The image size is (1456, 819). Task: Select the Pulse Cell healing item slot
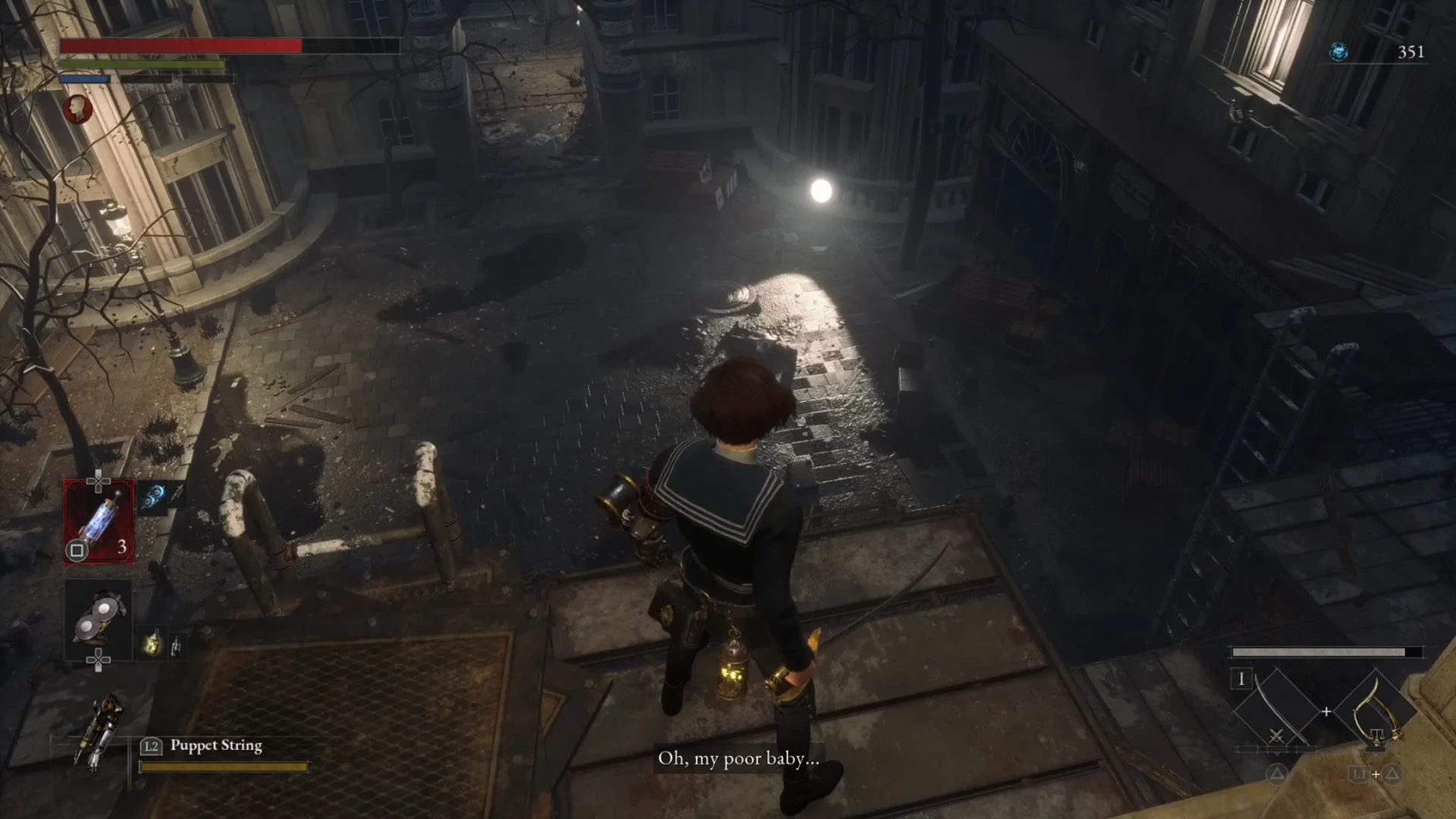(x=99, y=522)
